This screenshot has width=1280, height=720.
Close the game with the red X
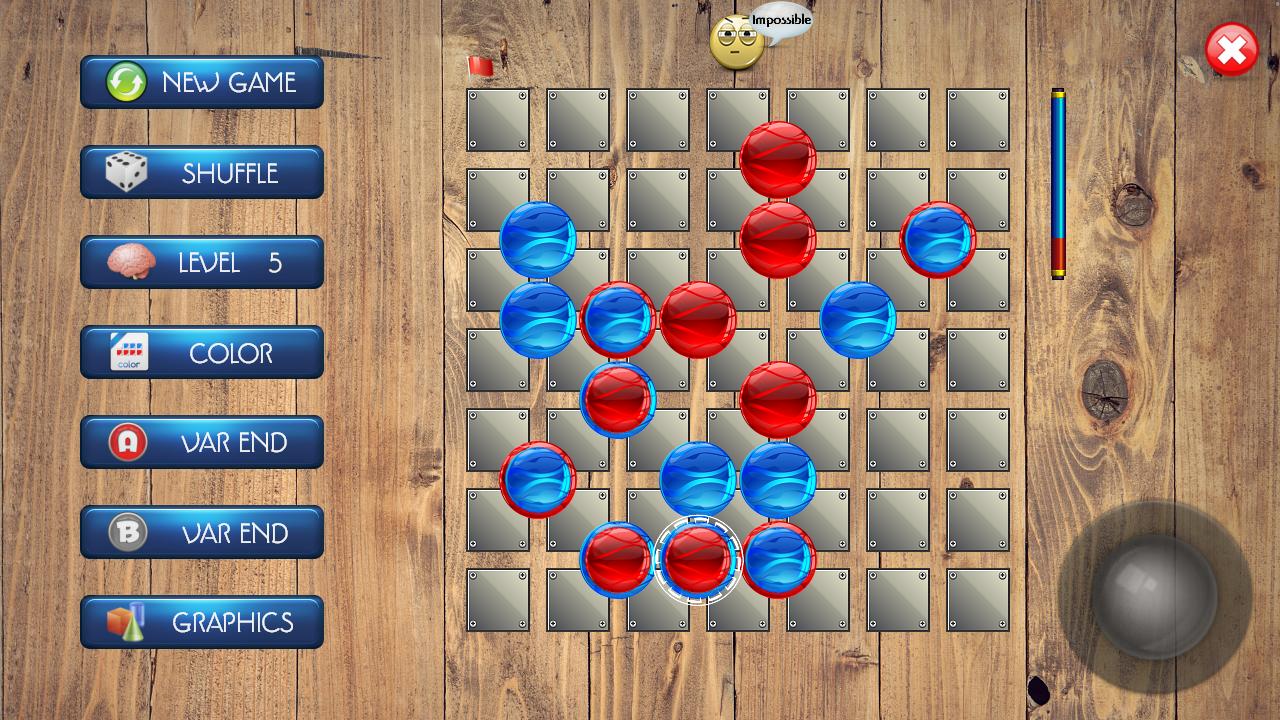[1231, 50]
